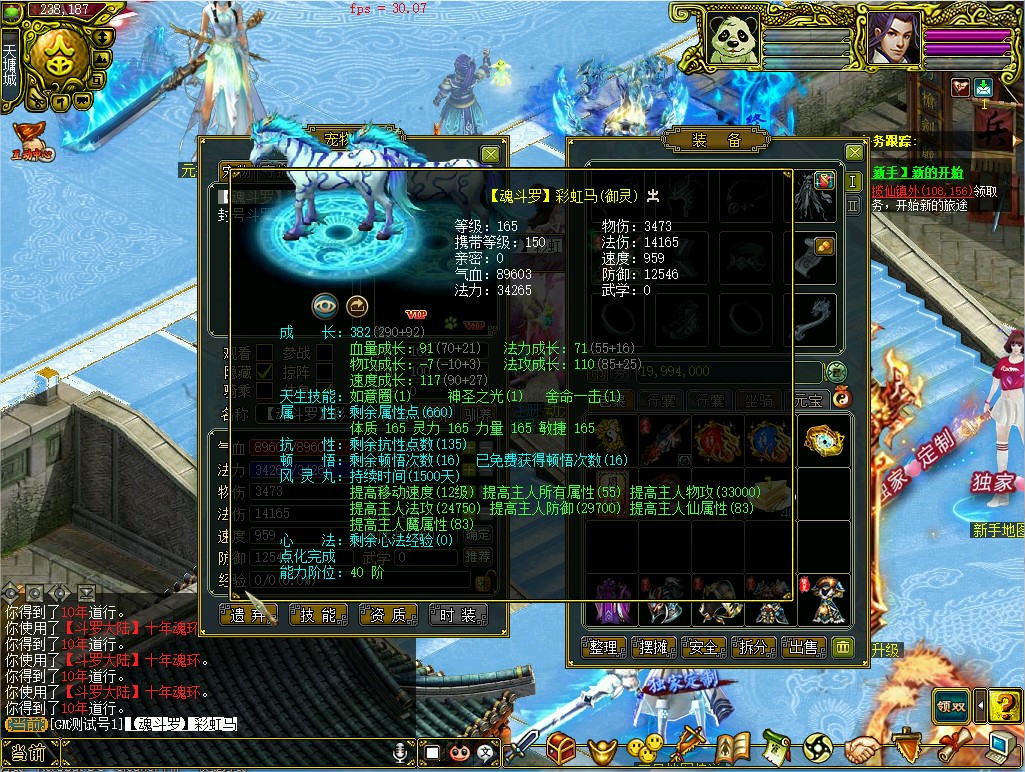Viewport: 1025px width, 772px height.
Task: Click the trash can discard button
Action: click(x=843, y=648)
